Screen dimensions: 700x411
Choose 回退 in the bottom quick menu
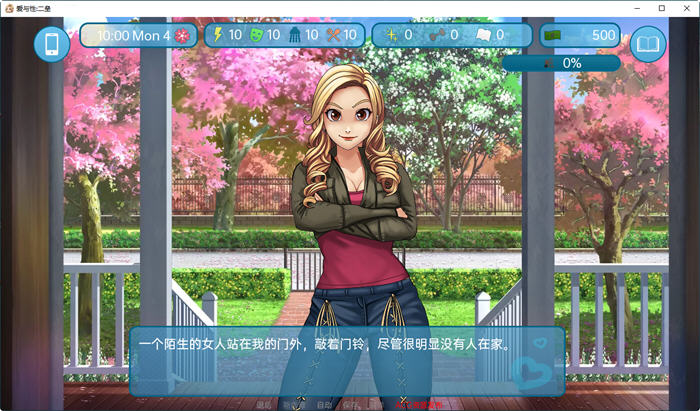point(264,405)
